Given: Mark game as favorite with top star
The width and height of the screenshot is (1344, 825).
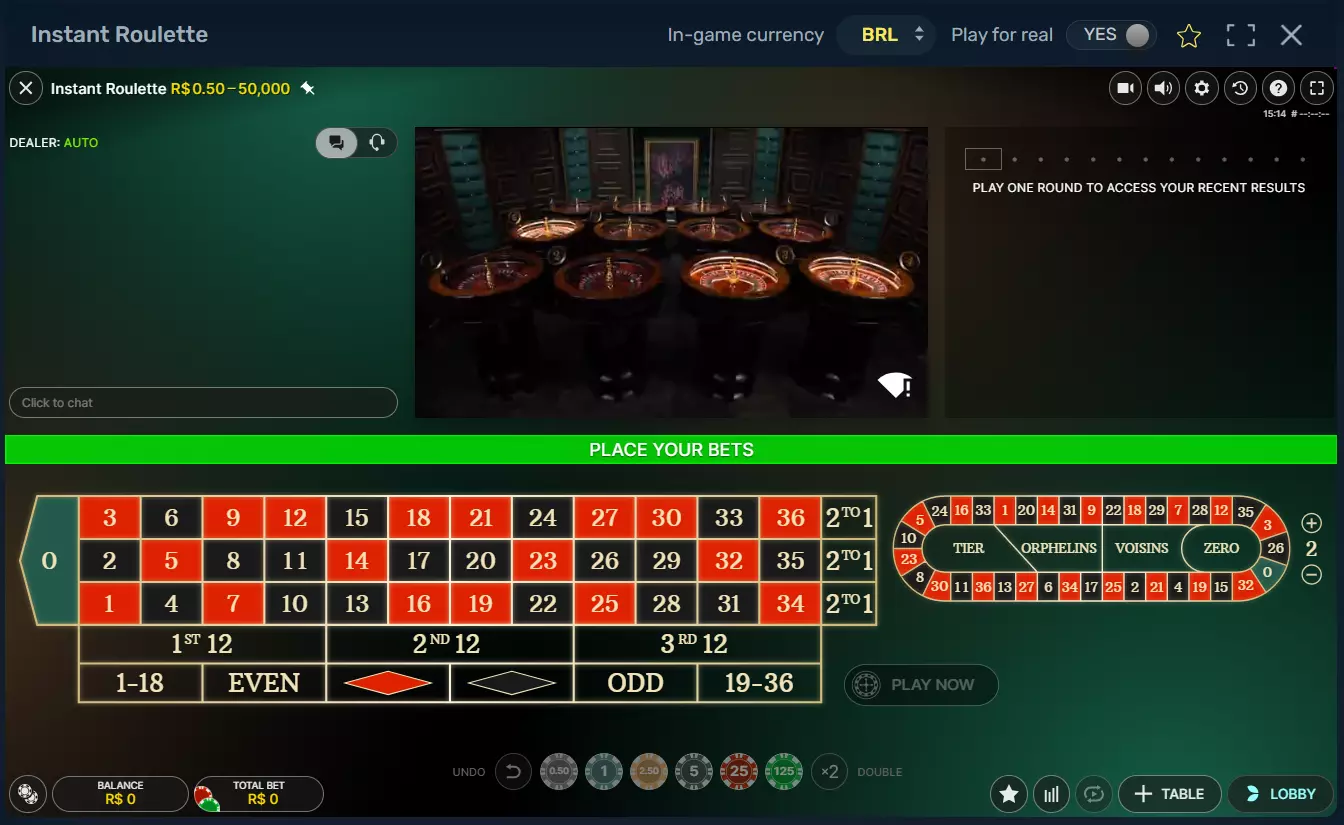Looking at the screenshot, I should tap(1189, 35).
